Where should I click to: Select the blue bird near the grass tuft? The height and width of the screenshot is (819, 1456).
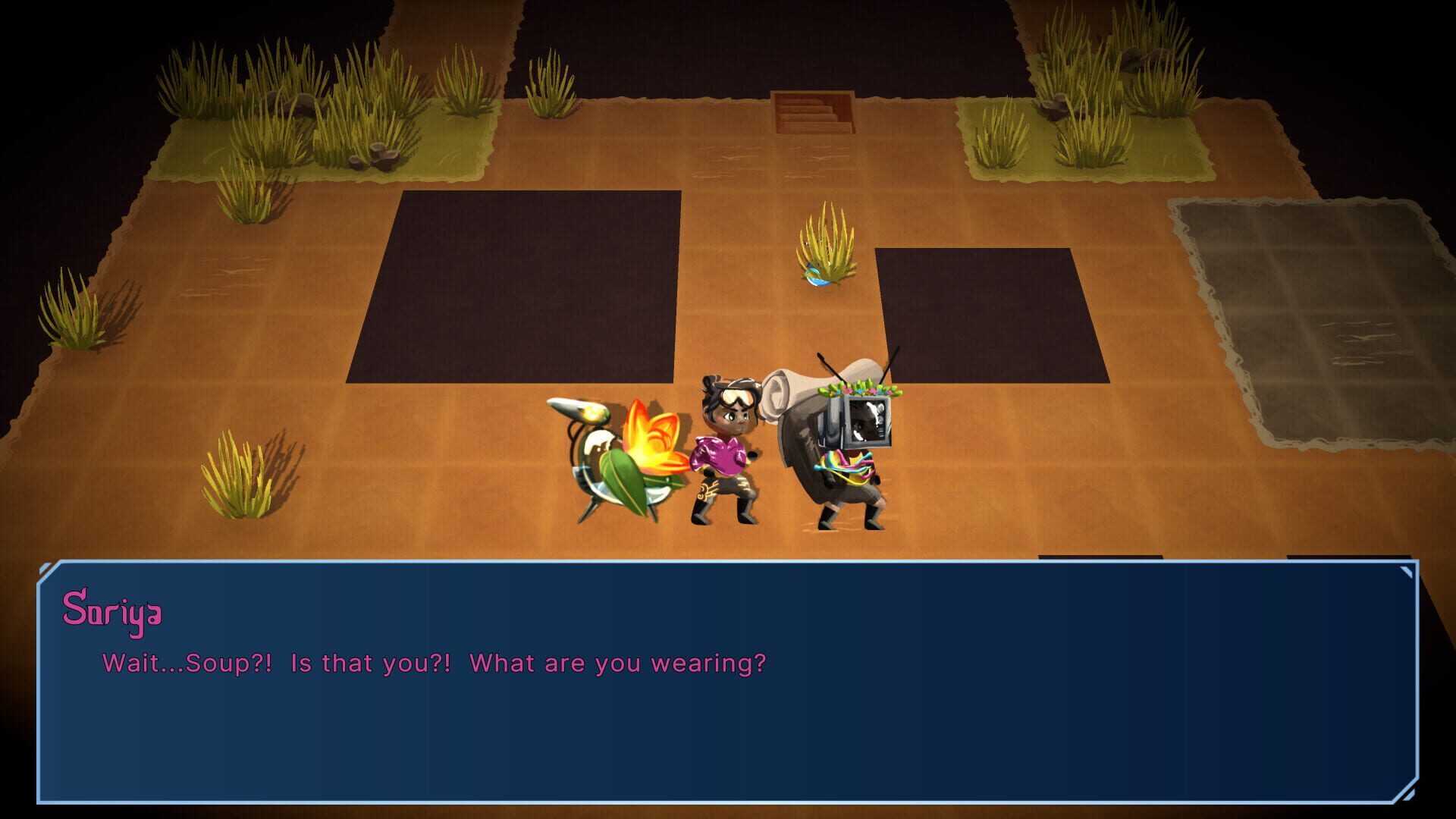pos(819,281)
